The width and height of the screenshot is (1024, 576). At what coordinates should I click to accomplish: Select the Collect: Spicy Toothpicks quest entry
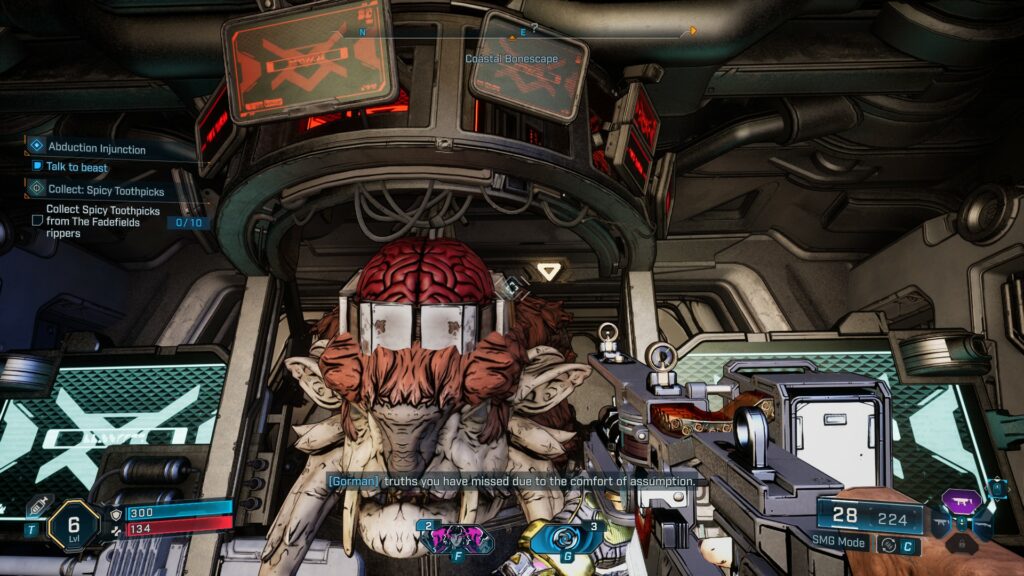[105, 189]
